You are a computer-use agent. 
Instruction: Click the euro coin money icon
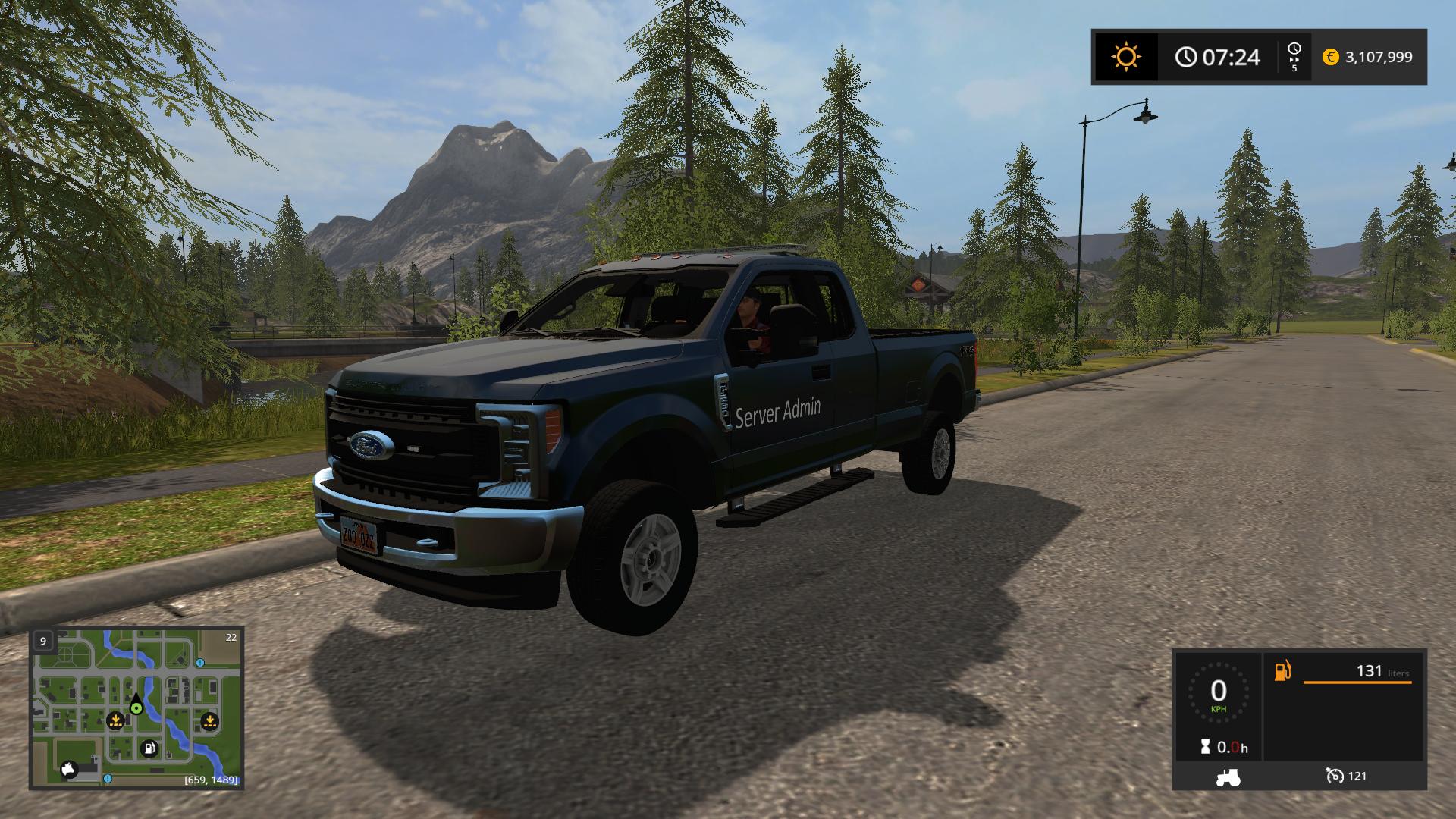point(1330,57)
